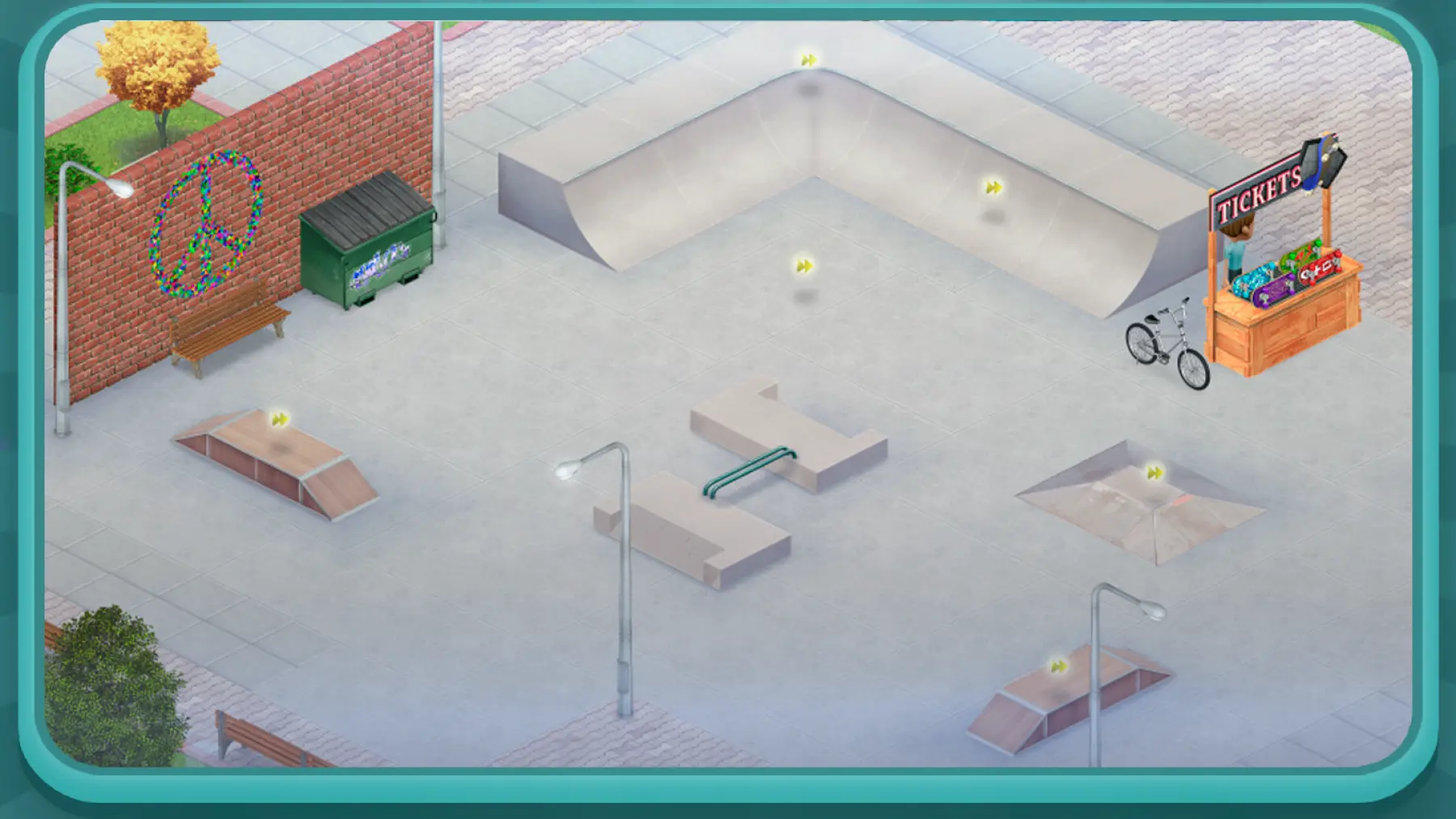
Task: Choose the arrow marker floating over the open floor inside the quarter-pipe
Action: pos(804,266)
